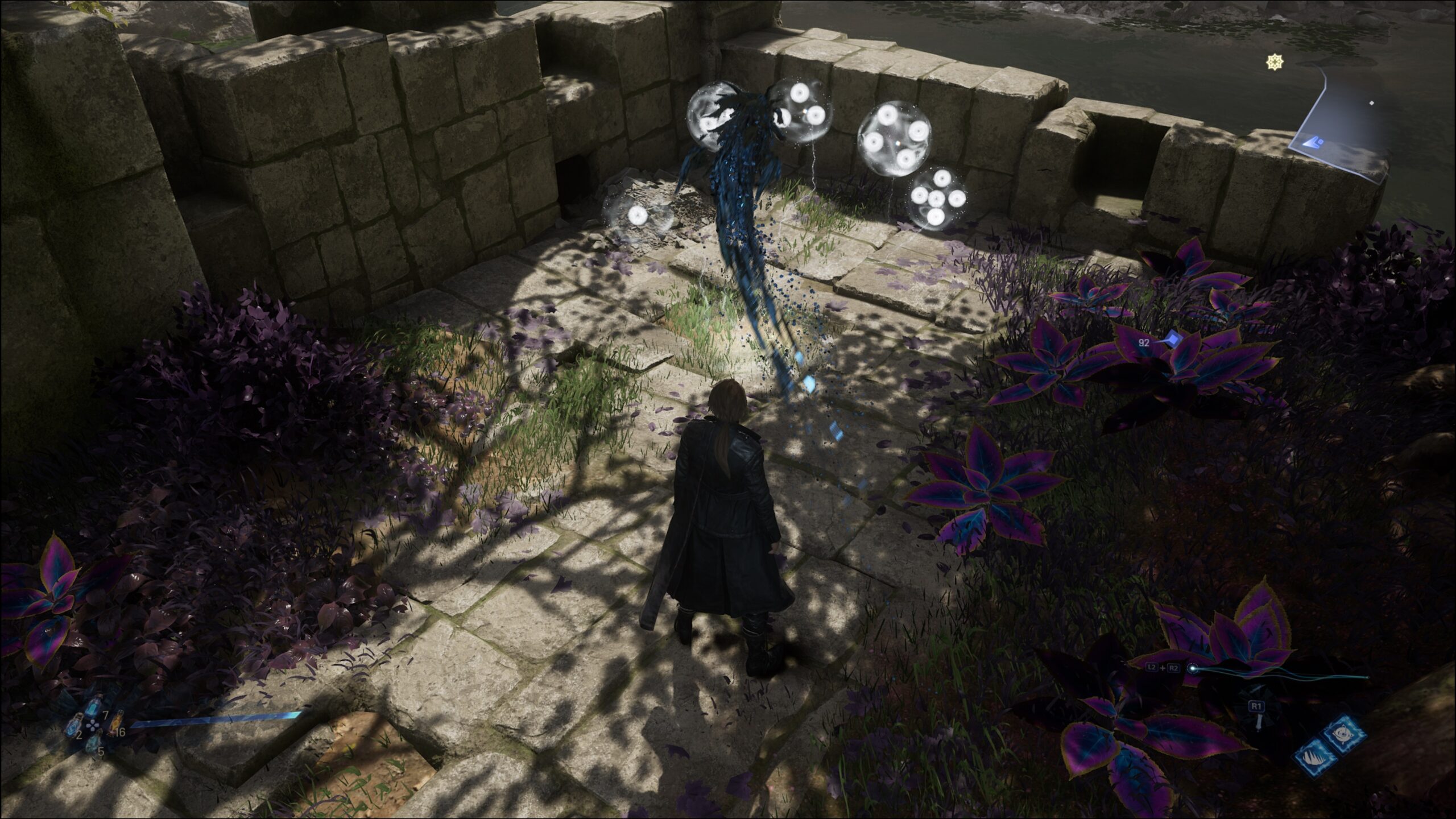
Task: Use the bottom teal flask with count 5
Action: point(94,743)
